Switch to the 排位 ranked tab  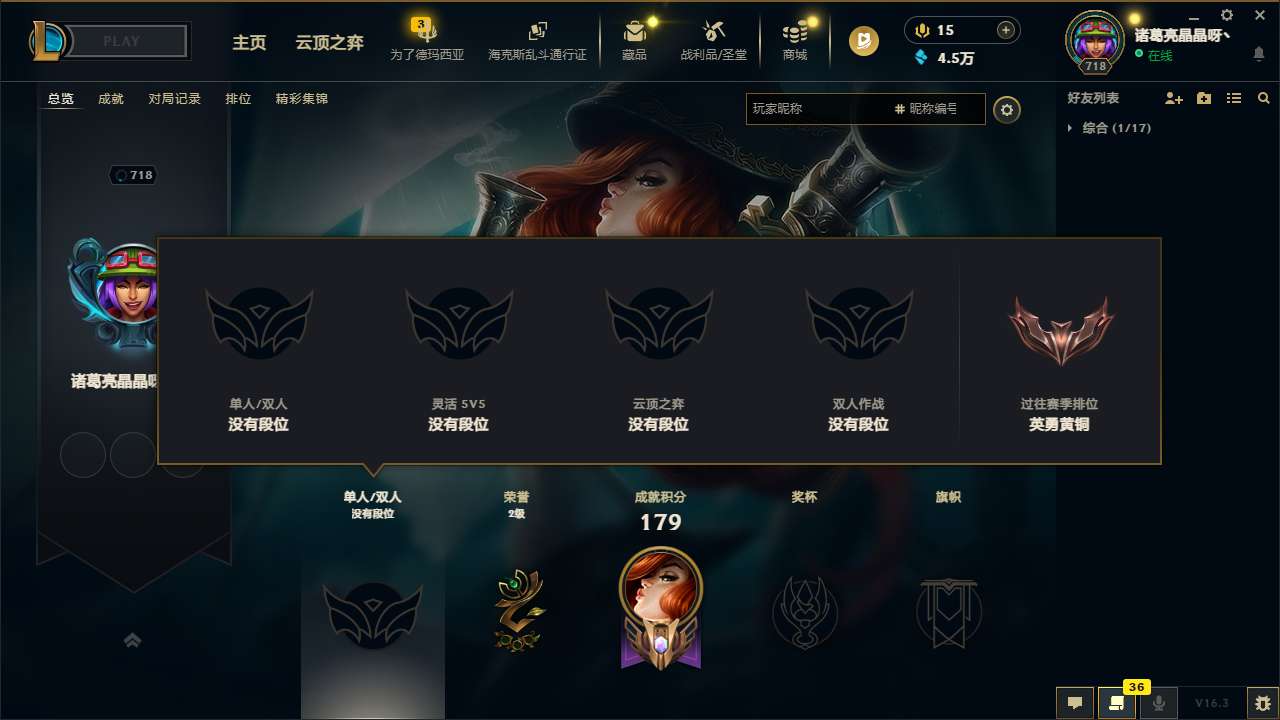click(239, 99)
